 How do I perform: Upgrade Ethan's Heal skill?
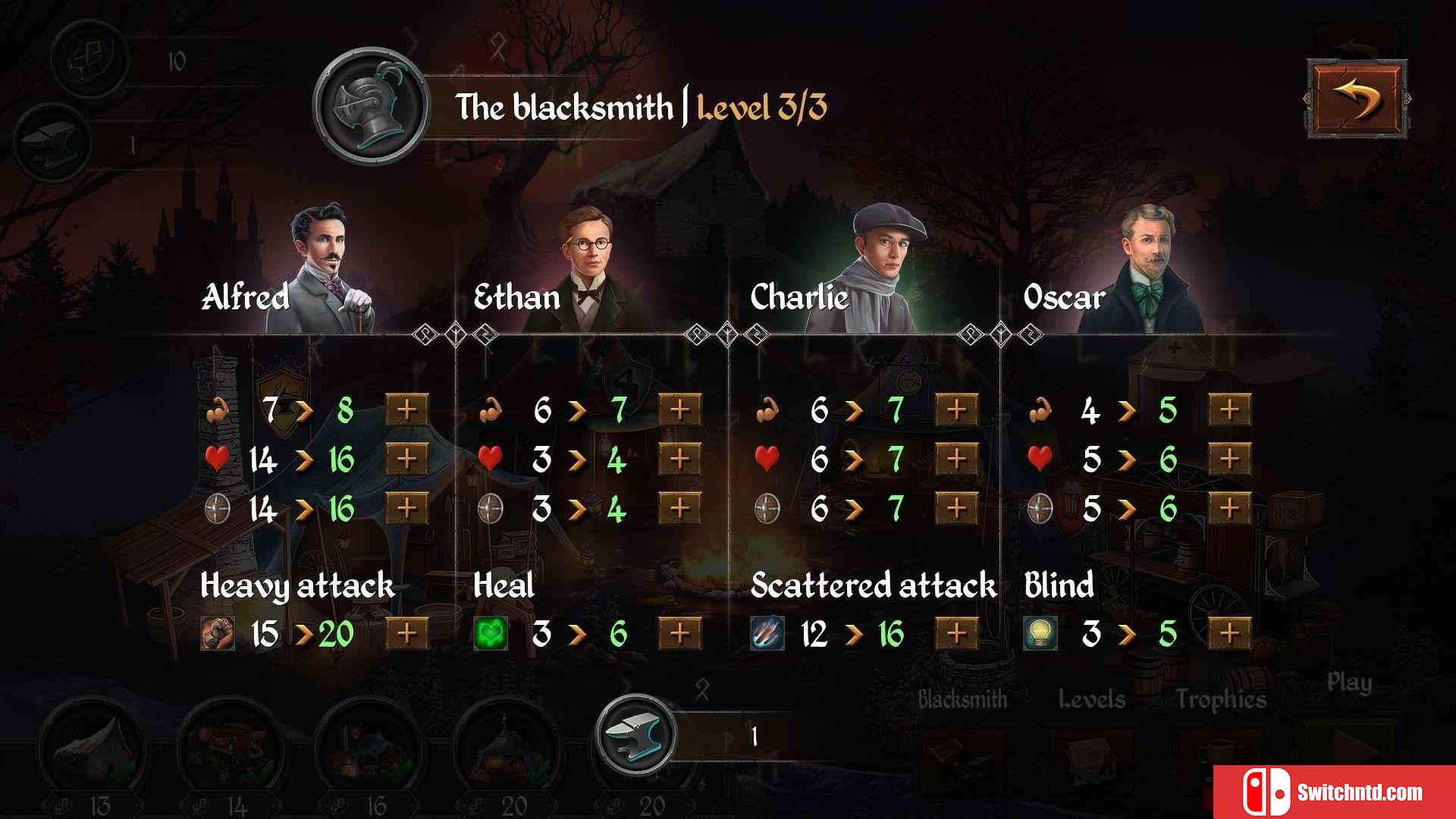679,633
